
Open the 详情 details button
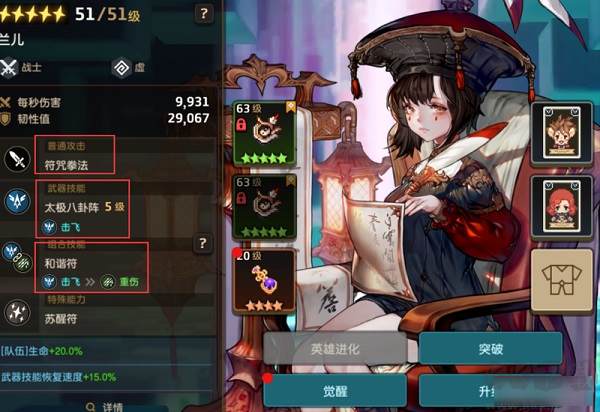[111, 406]
